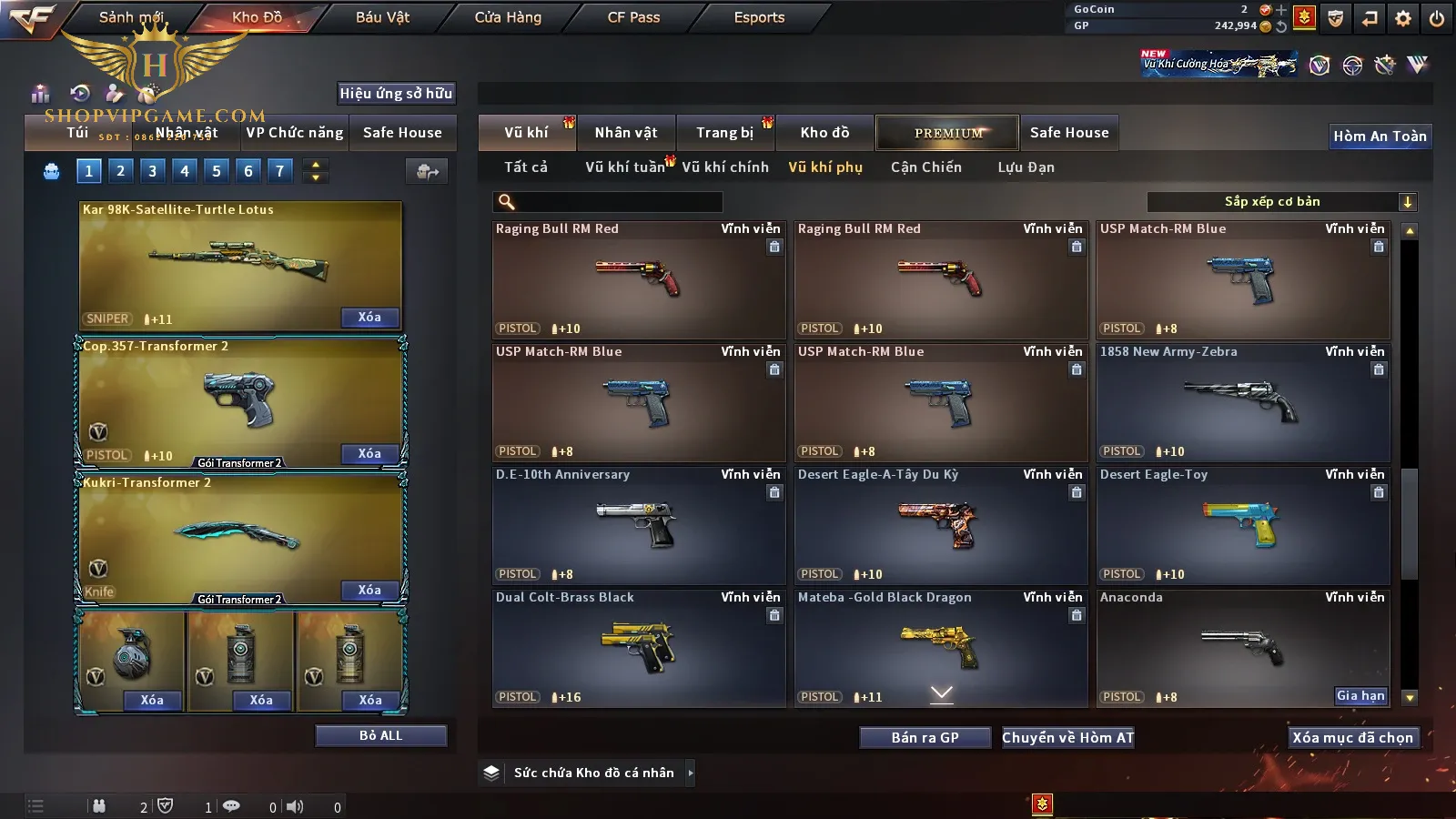Switch to bag slot number 3

click(152, 171)
